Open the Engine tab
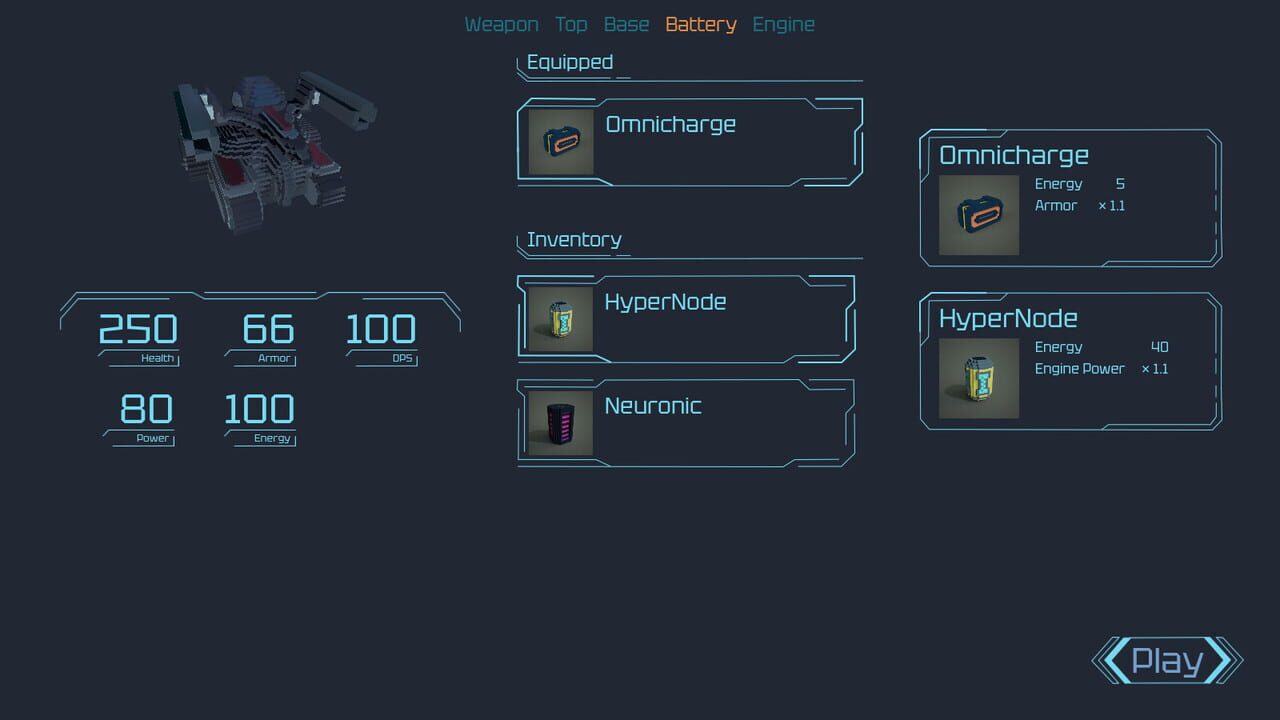1280x720 pixels. click(x=783, y=23)
